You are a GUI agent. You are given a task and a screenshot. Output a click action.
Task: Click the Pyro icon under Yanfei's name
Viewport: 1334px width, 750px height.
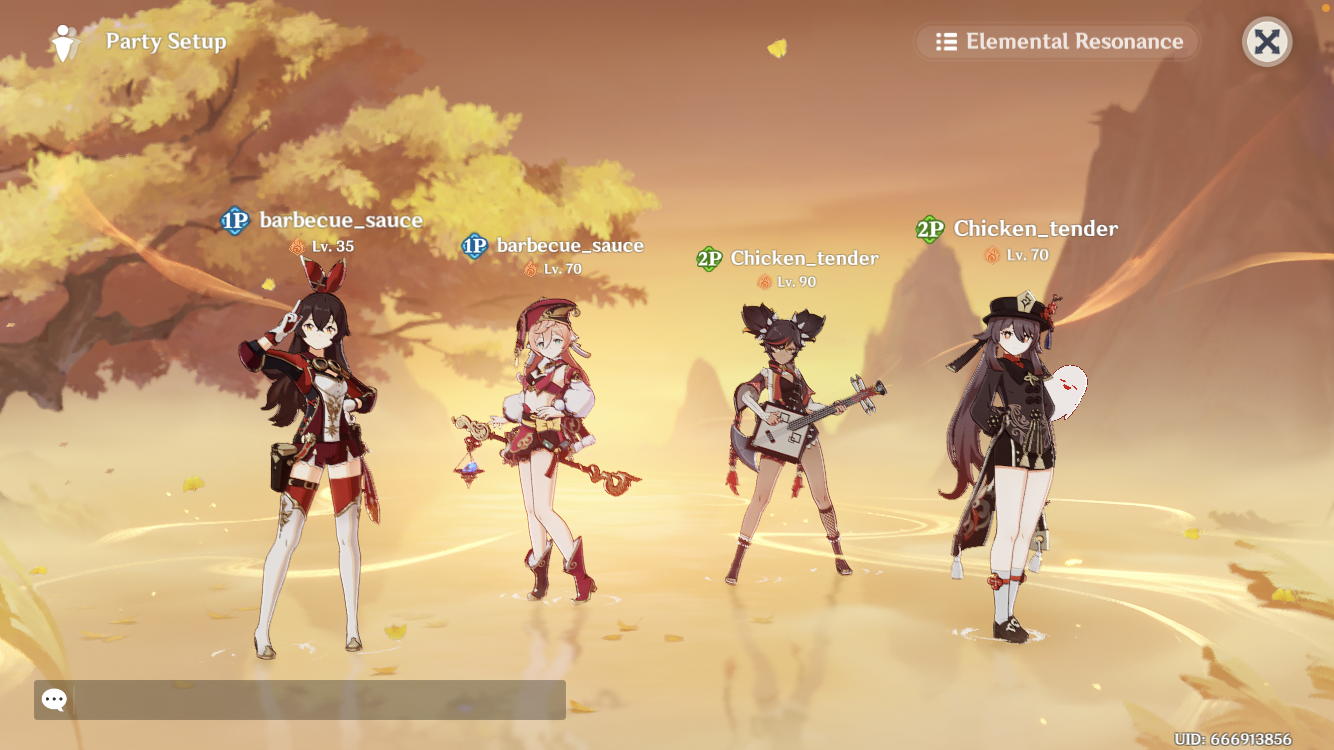pos(530,267)
